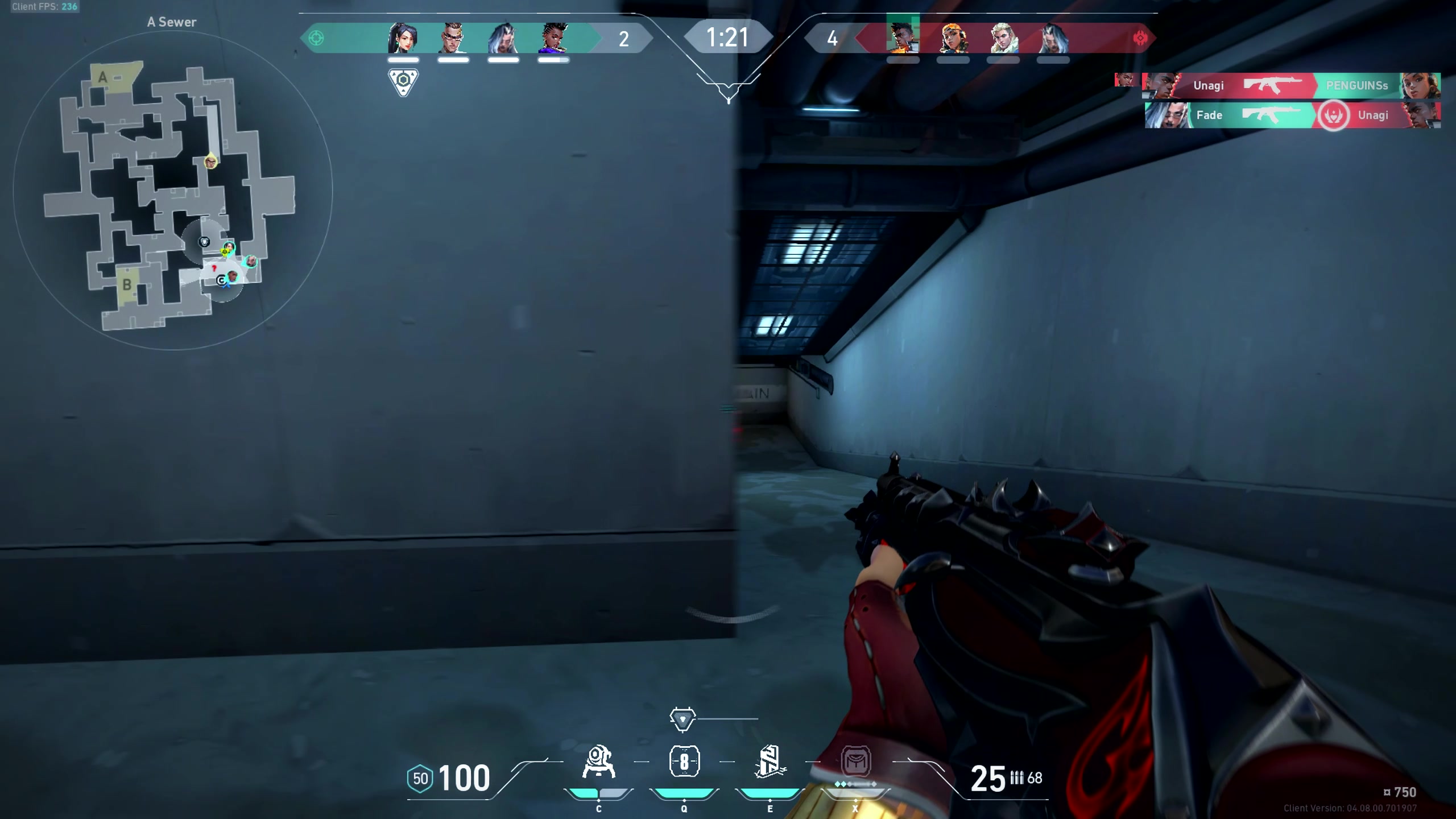Select Sage's portrait on the teal team
Image resolution: width=1456 pixels, height=819 pixels.
pyautogui.click(x=403, y=38)
